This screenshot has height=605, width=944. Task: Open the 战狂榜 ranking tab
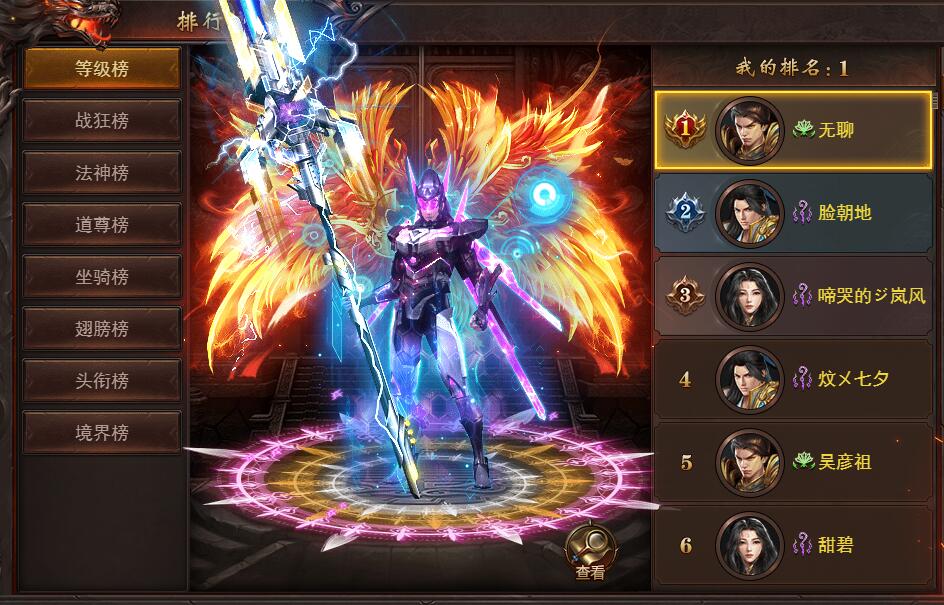(x=102, y=121)
